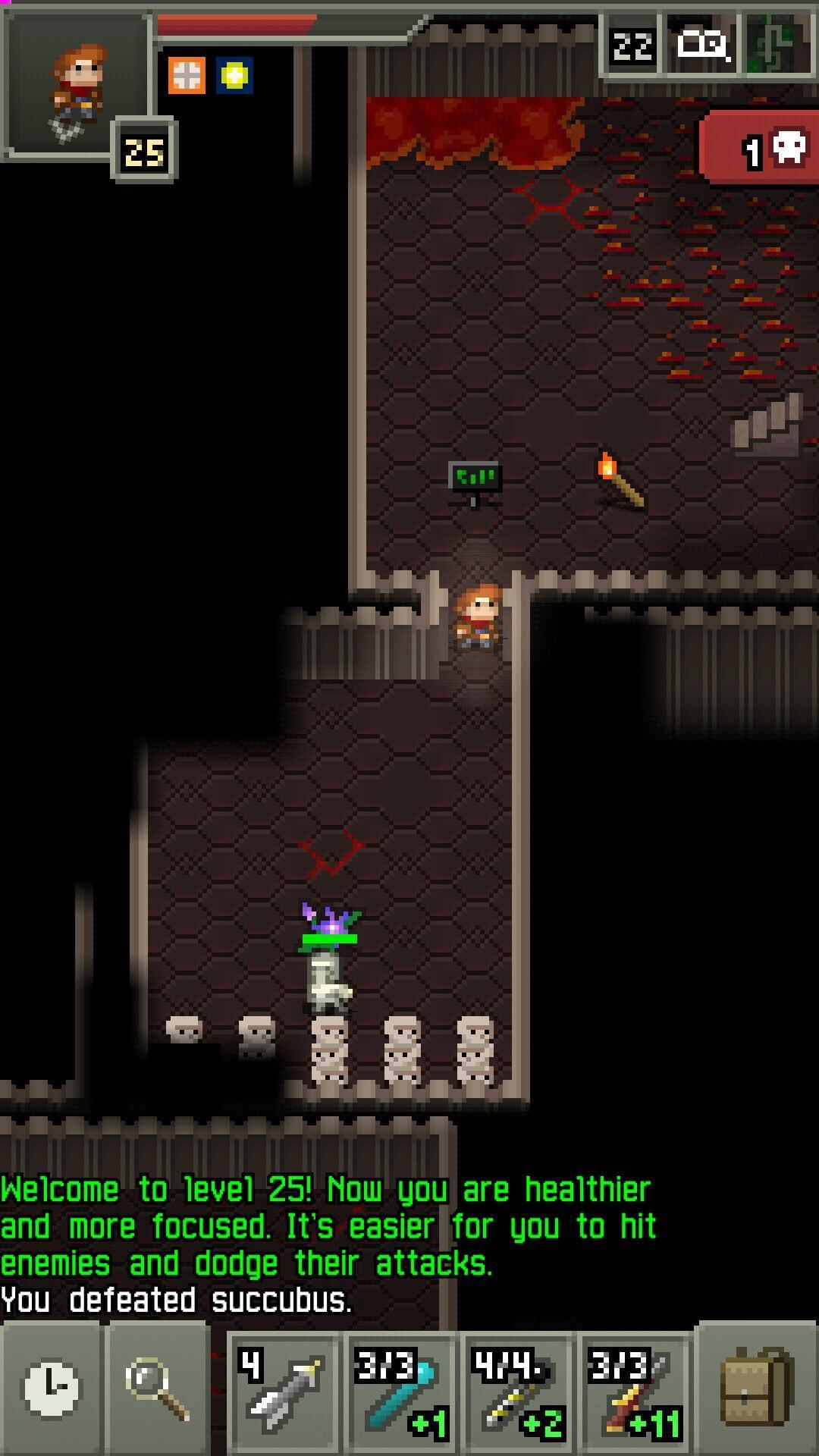819x1456 pixels.
Task: Wait a turn with the clock button
Action: pyautogui.click(x=52, y=1389)
